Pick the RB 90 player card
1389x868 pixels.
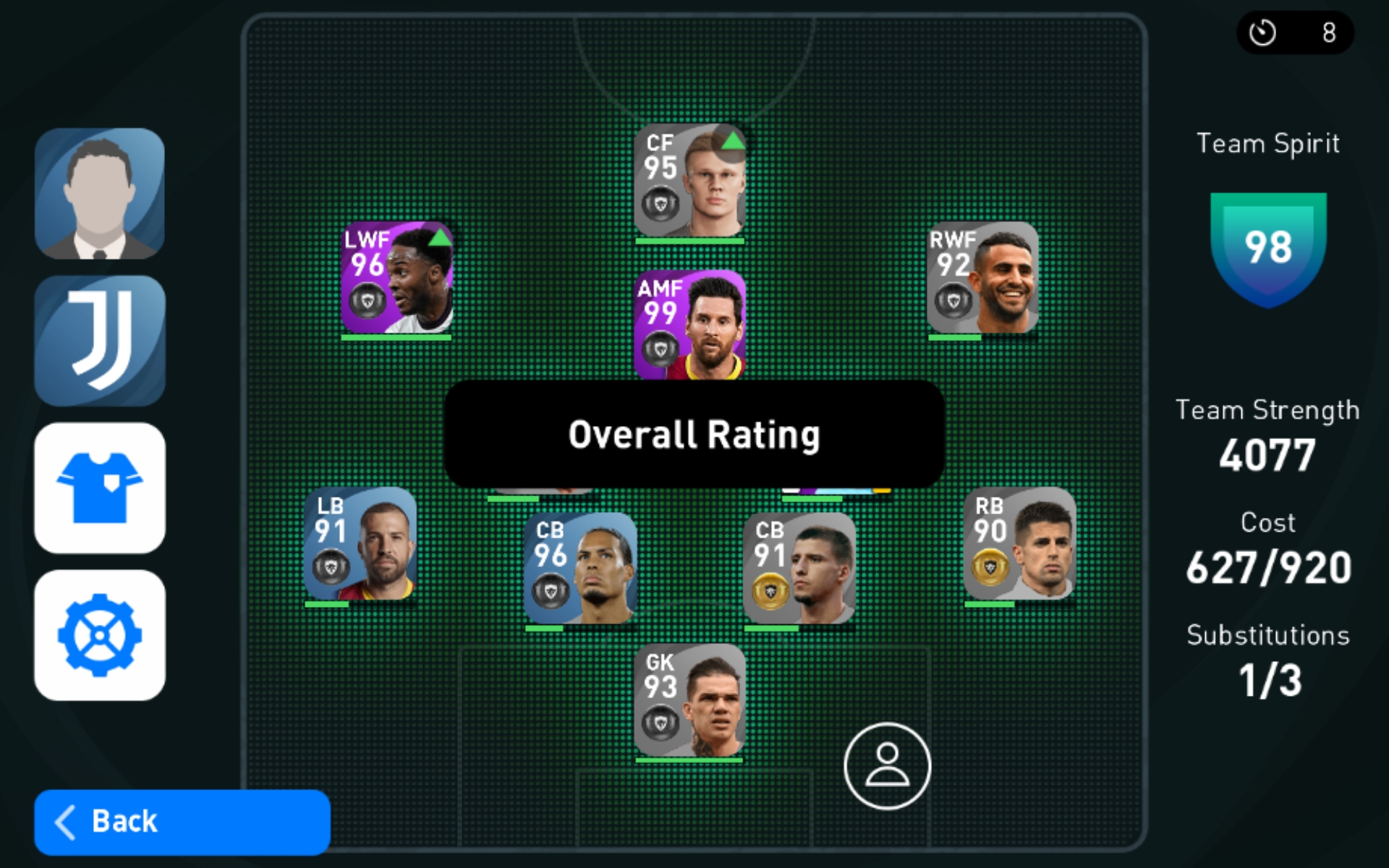[x=1019, y=544]
